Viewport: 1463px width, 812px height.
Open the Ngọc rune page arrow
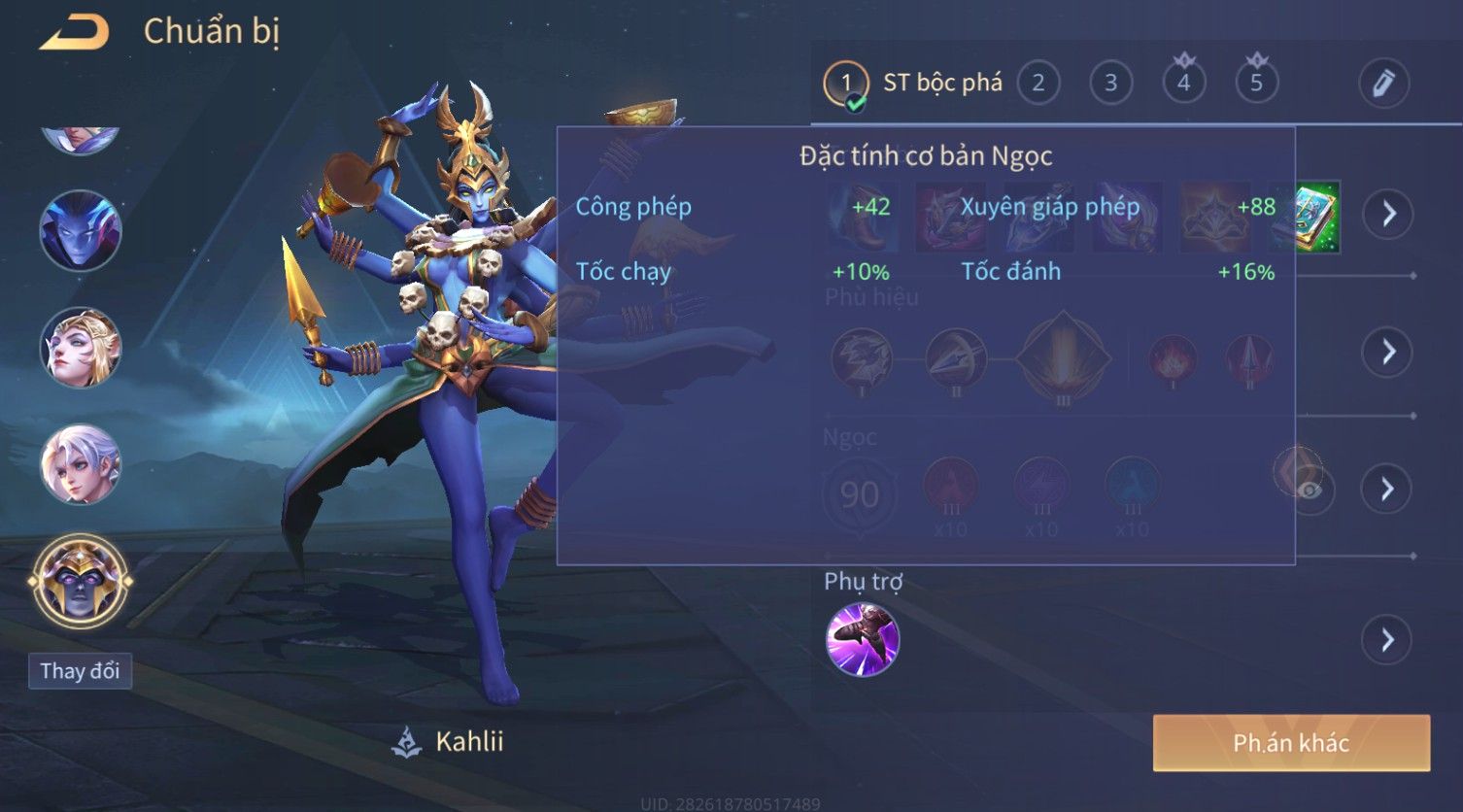pyautogui.click(x=1388, y=489)
